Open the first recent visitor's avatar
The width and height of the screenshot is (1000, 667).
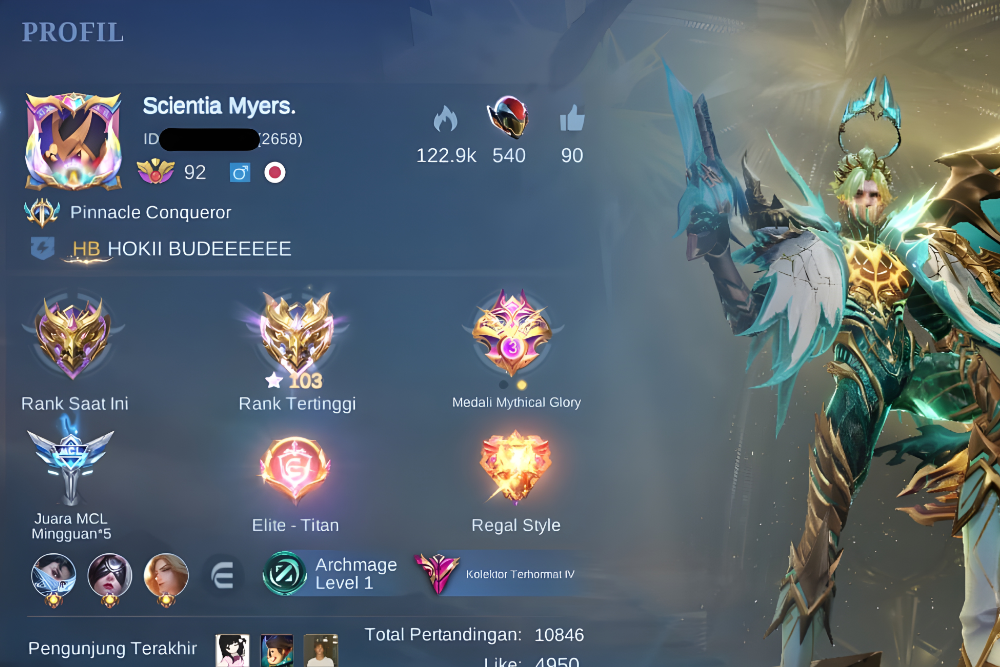(x=233, y=650)
